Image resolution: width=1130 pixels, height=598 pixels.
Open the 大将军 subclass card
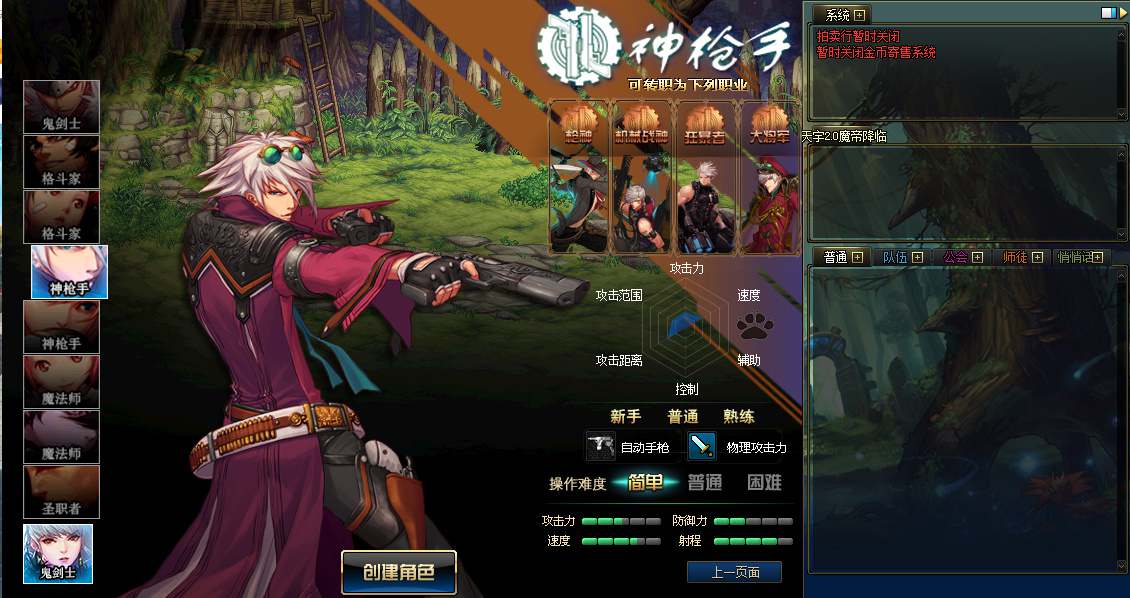[768, 177]
